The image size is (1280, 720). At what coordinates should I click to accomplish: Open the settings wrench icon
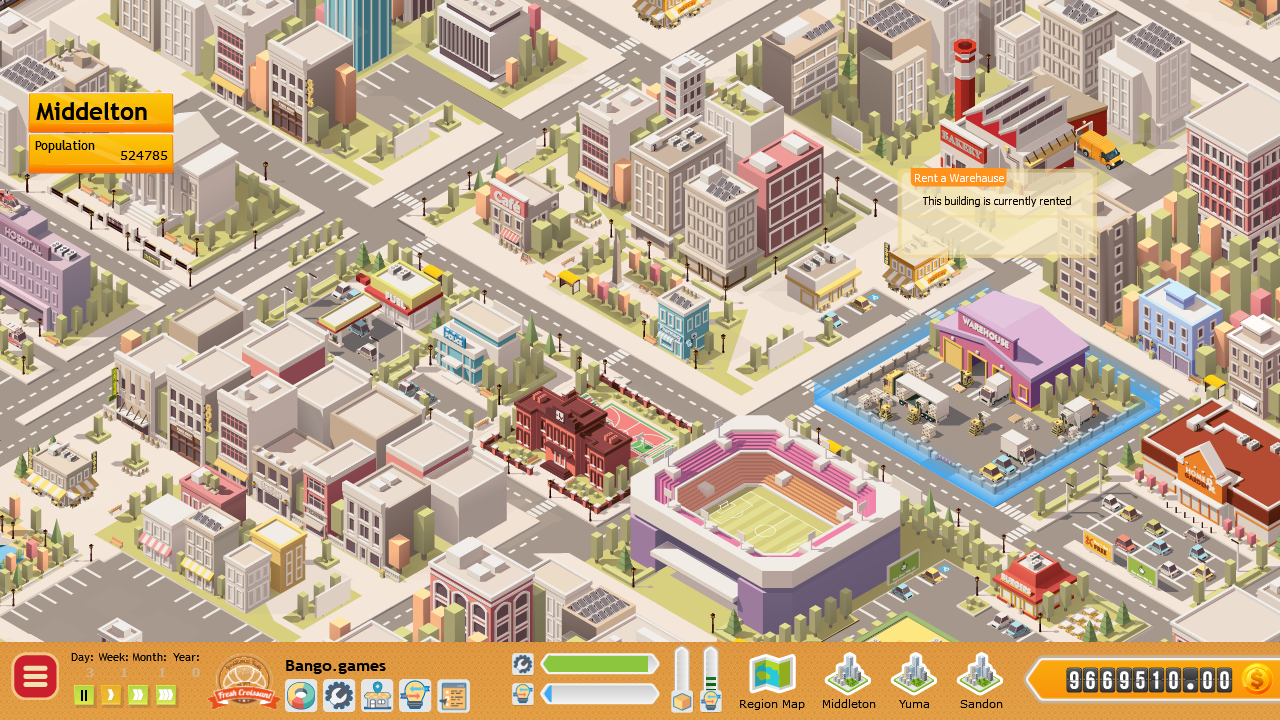(339, 695)
